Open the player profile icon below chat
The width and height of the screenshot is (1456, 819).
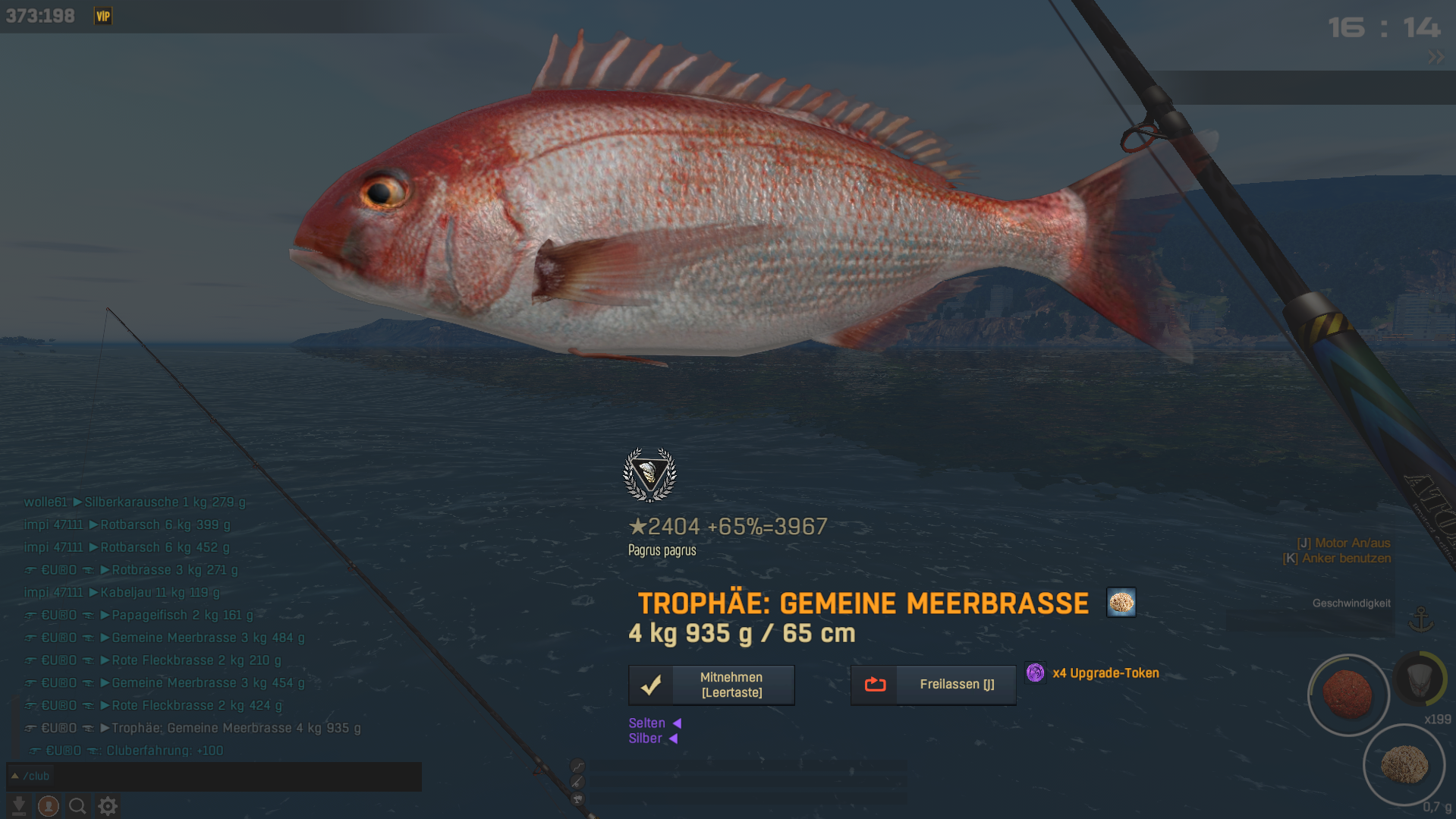coord(49,806)
